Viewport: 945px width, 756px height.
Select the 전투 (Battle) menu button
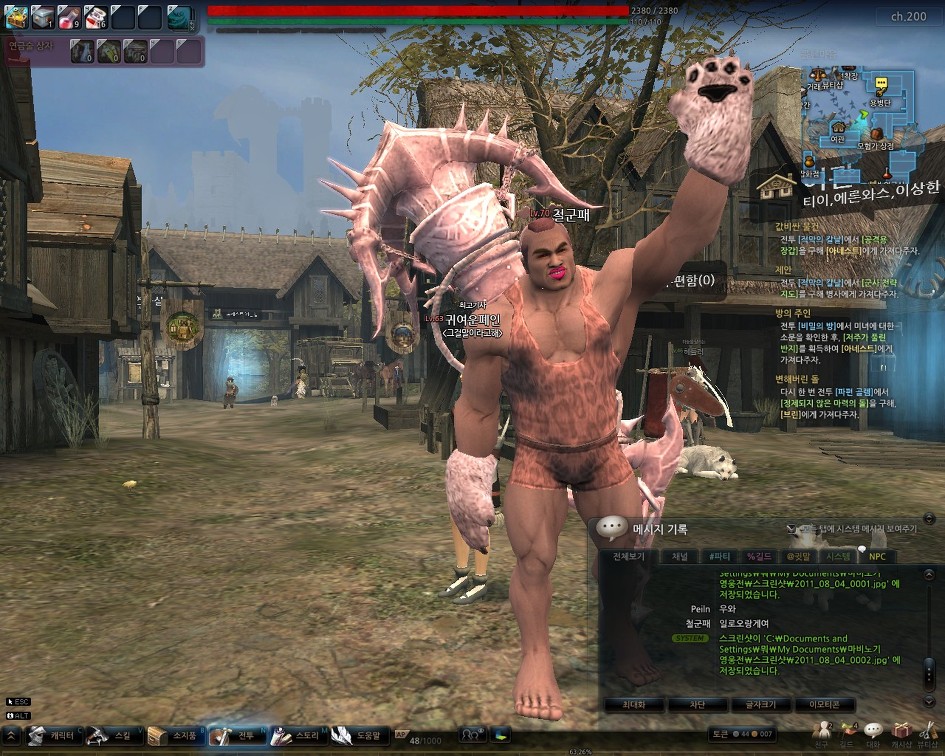(237, 736)
